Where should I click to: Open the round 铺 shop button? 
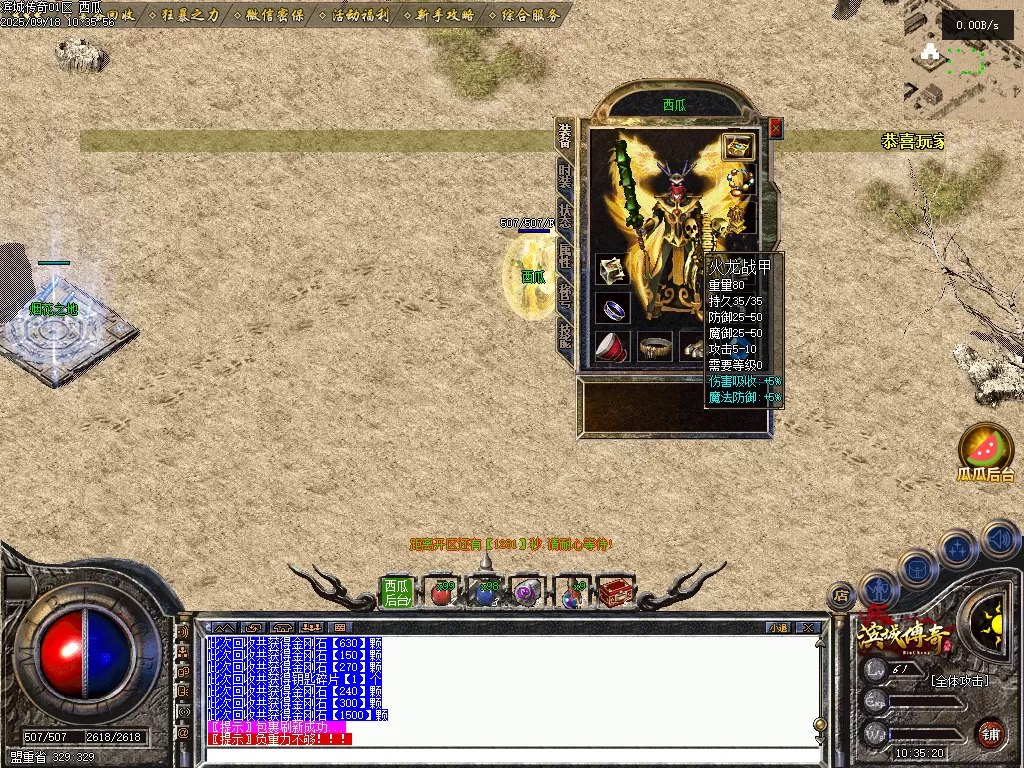pyautogui.click(x=990, y=732)
